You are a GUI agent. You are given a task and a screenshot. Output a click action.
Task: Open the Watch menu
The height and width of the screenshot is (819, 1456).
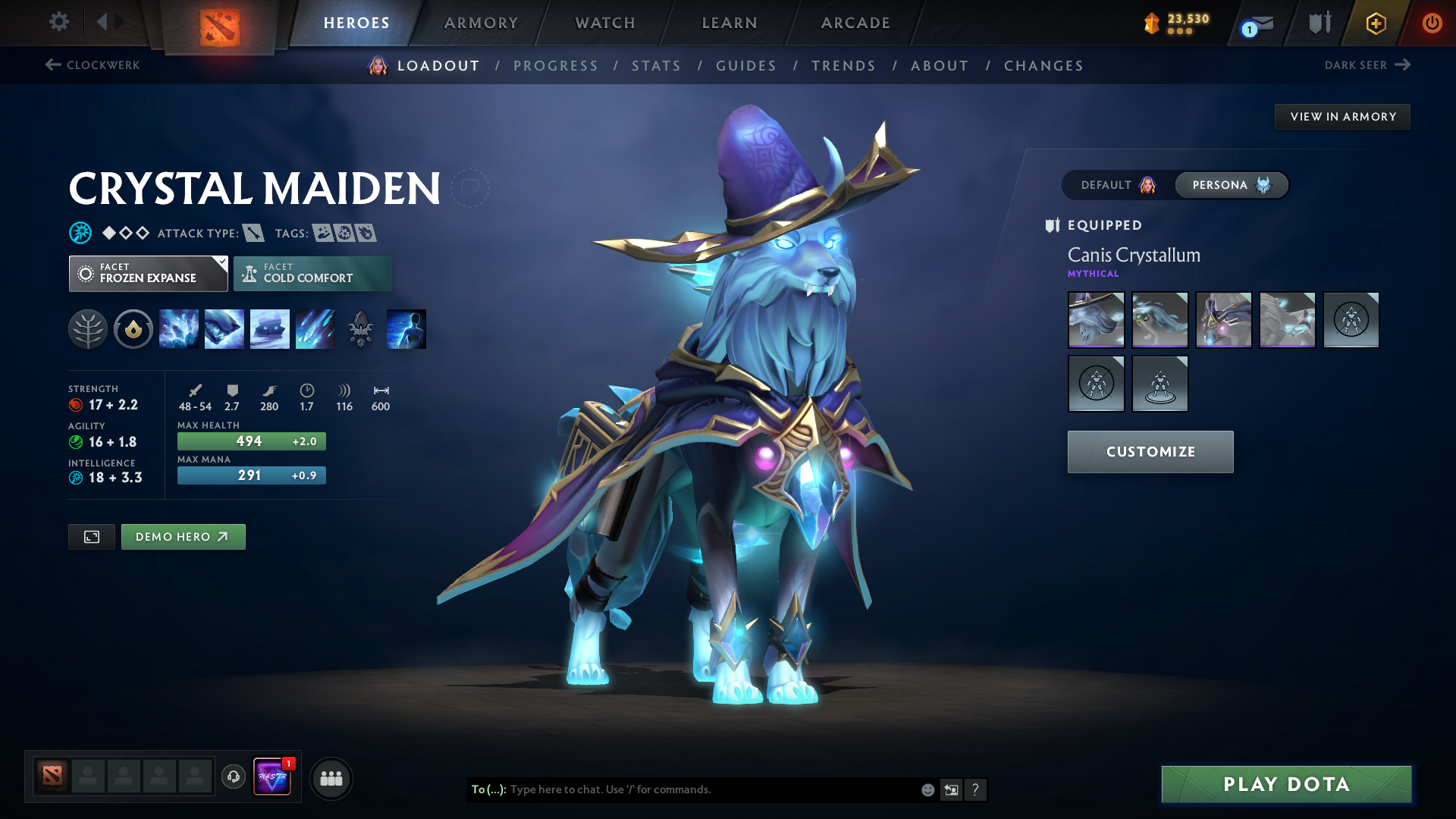604,23
